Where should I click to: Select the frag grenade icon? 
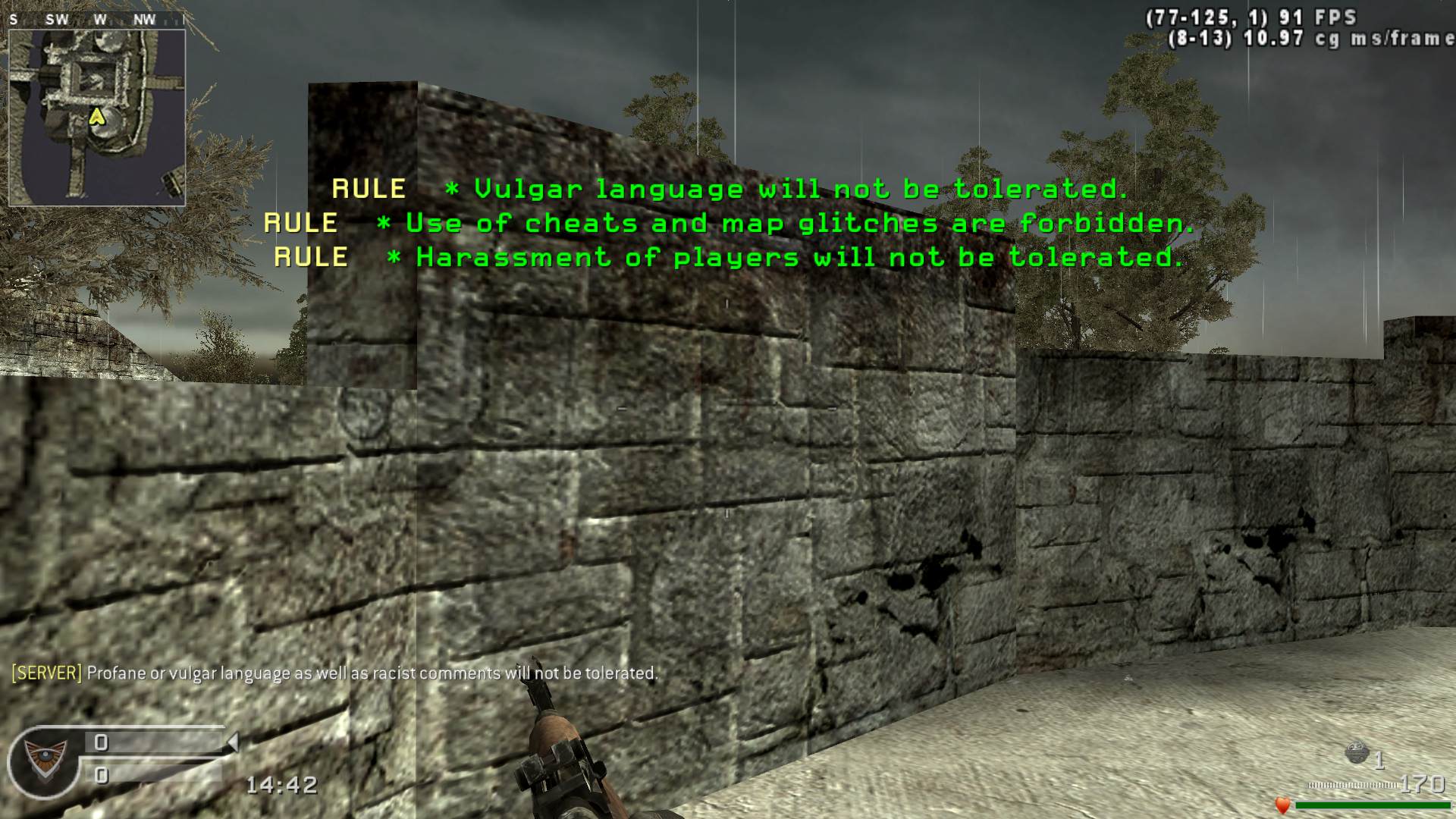(x=1356, y=755)
